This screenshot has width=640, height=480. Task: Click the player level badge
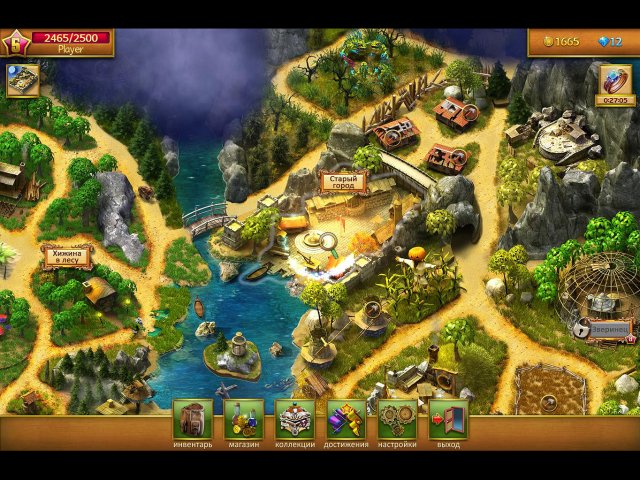point(16,42)
